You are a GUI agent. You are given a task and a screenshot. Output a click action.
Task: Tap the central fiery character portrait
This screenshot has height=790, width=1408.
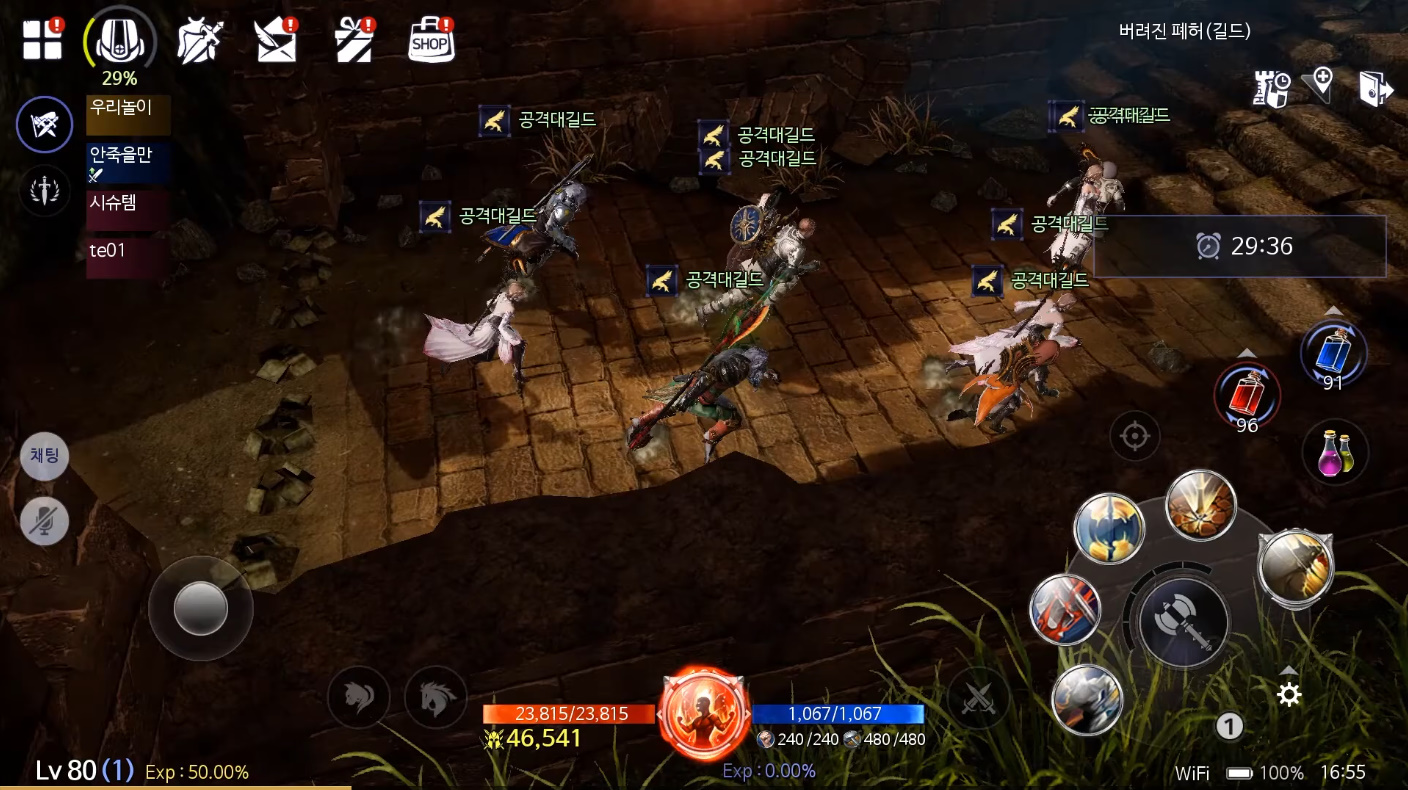tap(704, 714)
